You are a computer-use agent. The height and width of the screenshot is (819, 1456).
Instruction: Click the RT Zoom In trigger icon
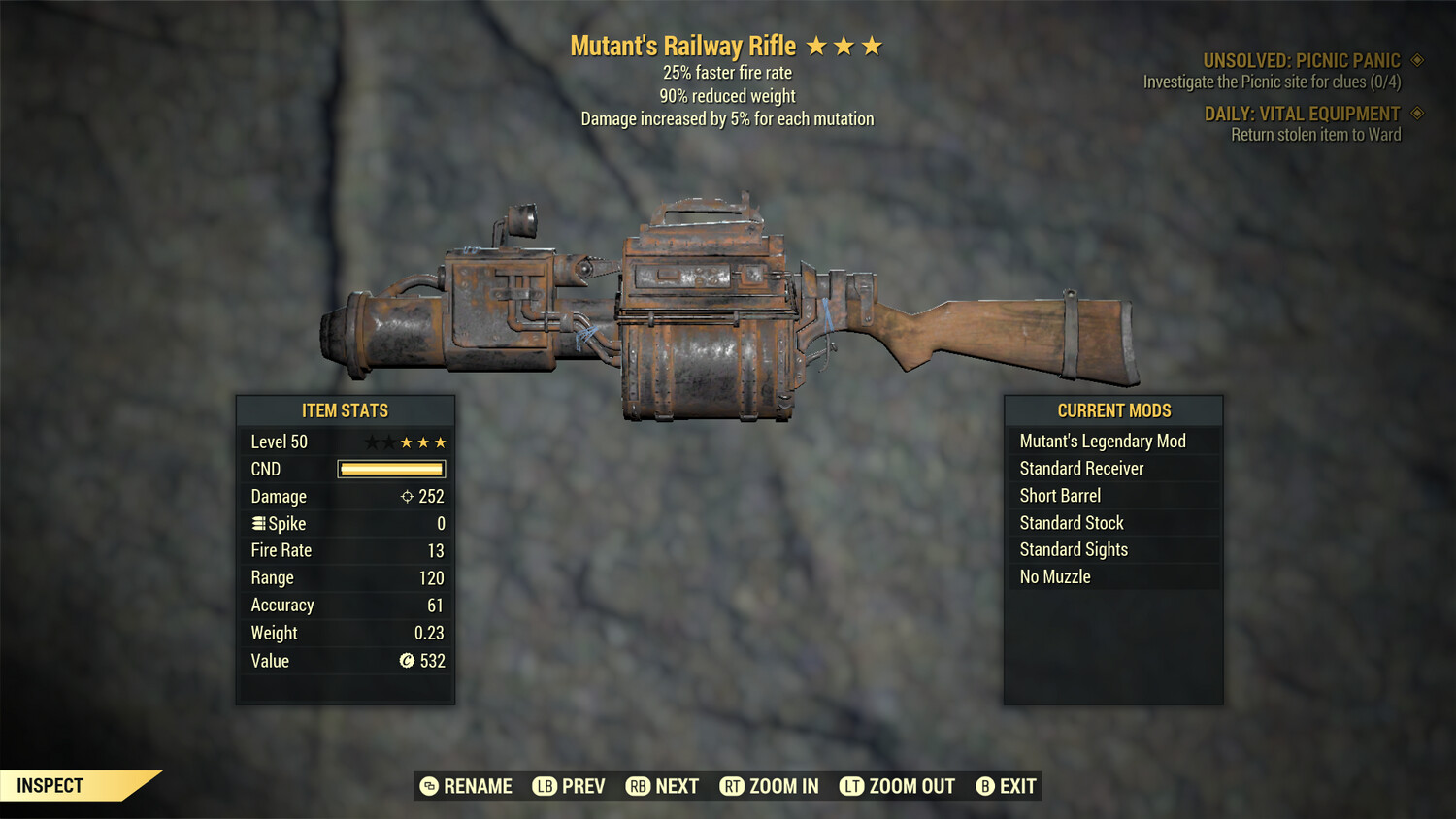(733, 786)
